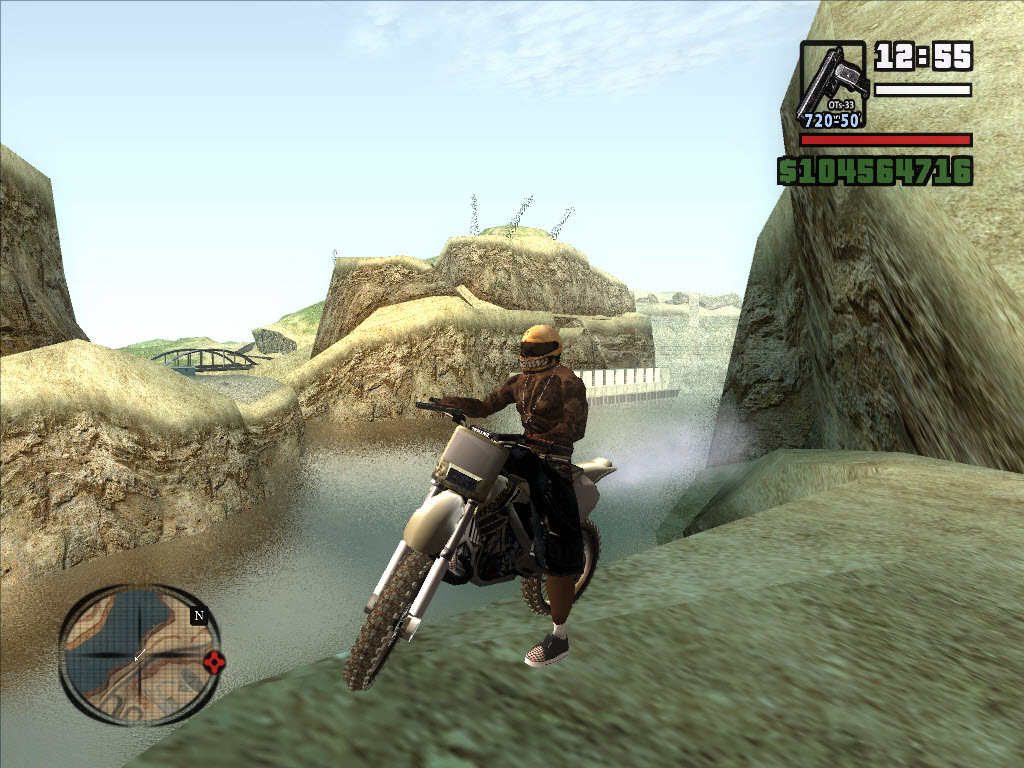1024x768 pixels.
Task: Select the north N marker on the radar
Action: [x=198, y=616]
